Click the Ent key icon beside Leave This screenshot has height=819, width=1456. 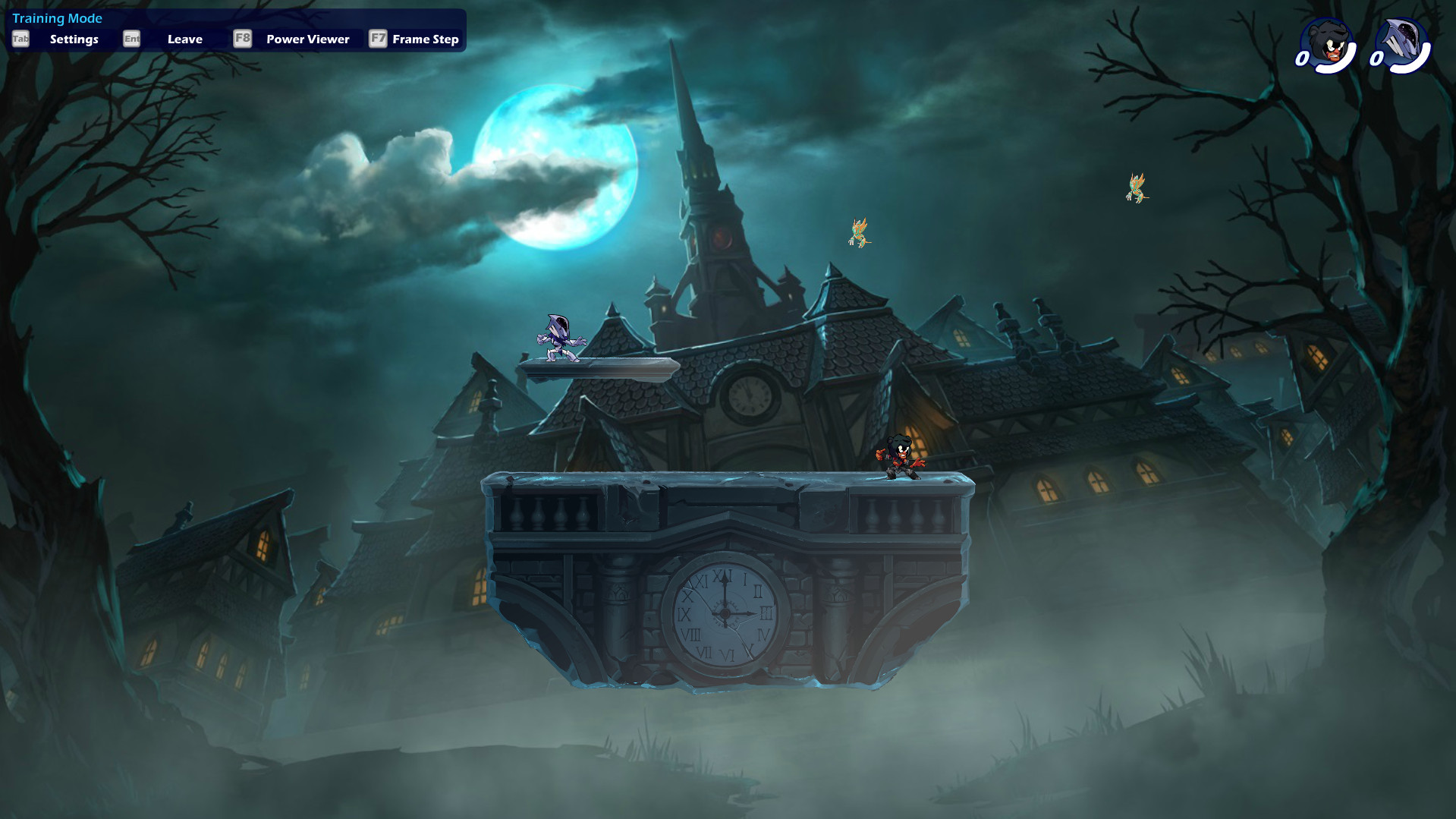pyautogui.click(x=131, y=38)
